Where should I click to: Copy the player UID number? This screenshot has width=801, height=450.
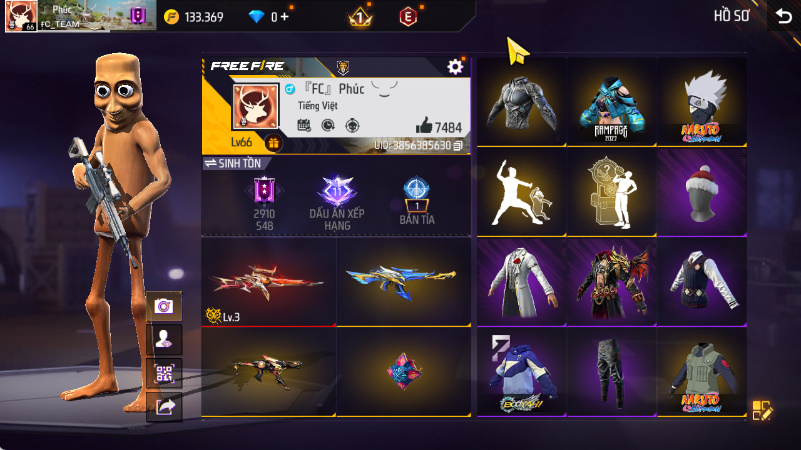458,146
